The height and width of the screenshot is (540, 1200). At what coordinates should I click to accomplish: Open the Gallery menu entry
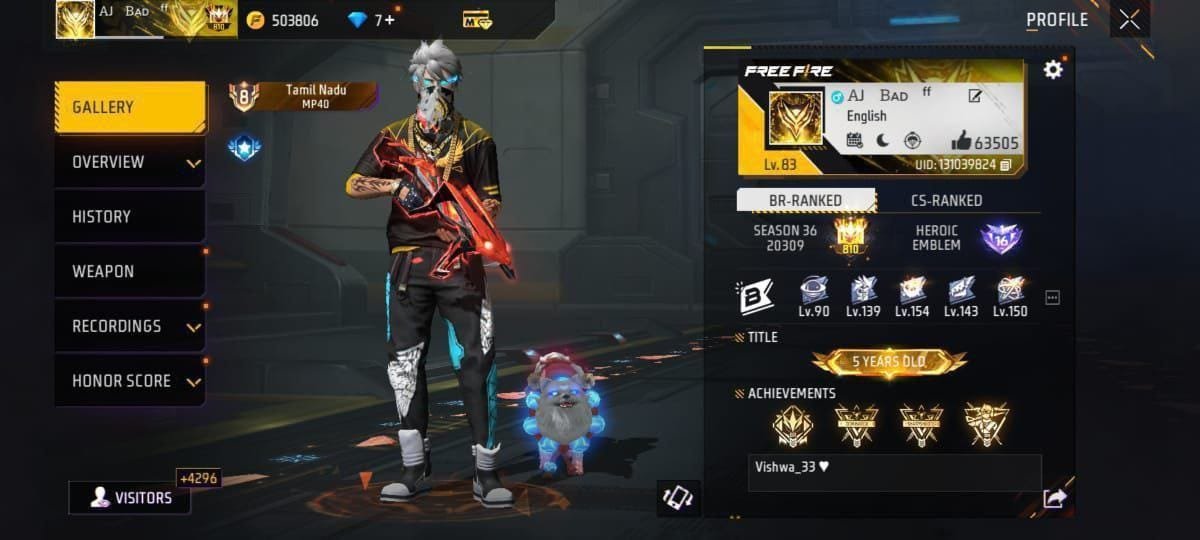coord(129,107)
